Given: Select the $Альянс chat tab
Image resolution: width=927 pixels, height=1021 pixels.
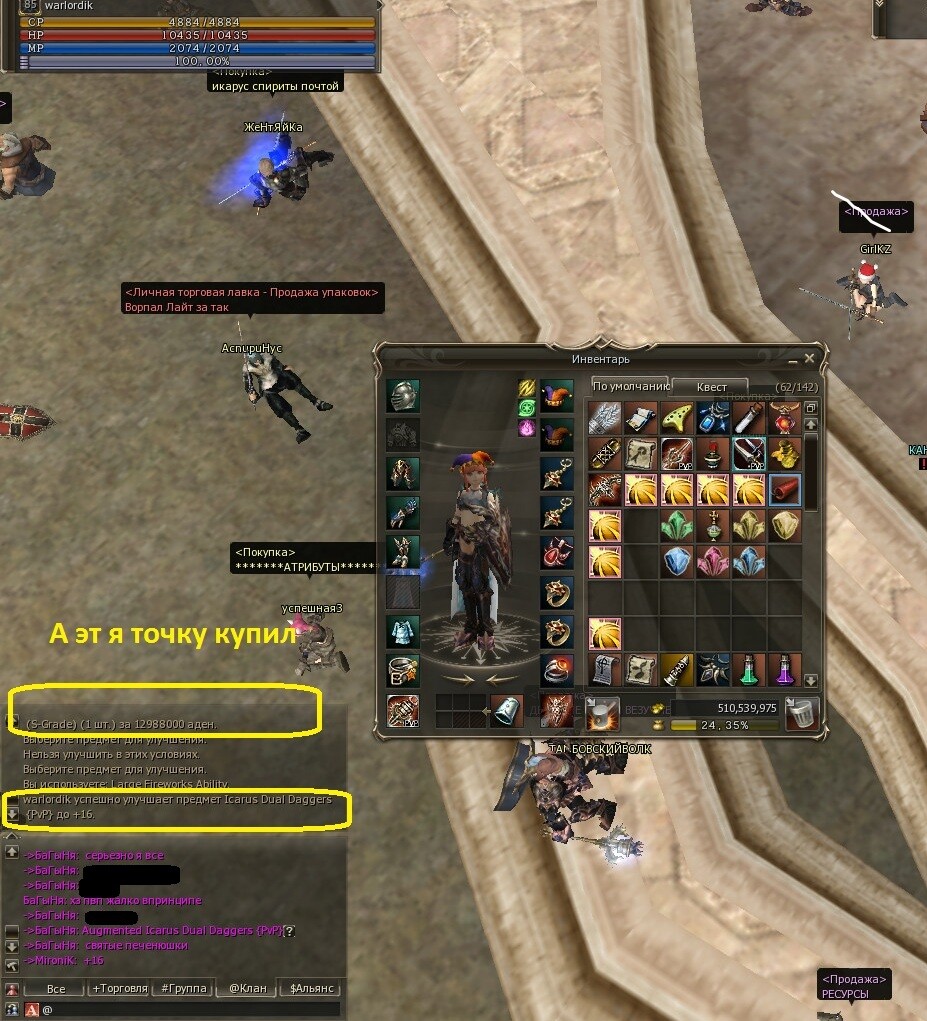Looking at the screenshot, I should 313,988.
